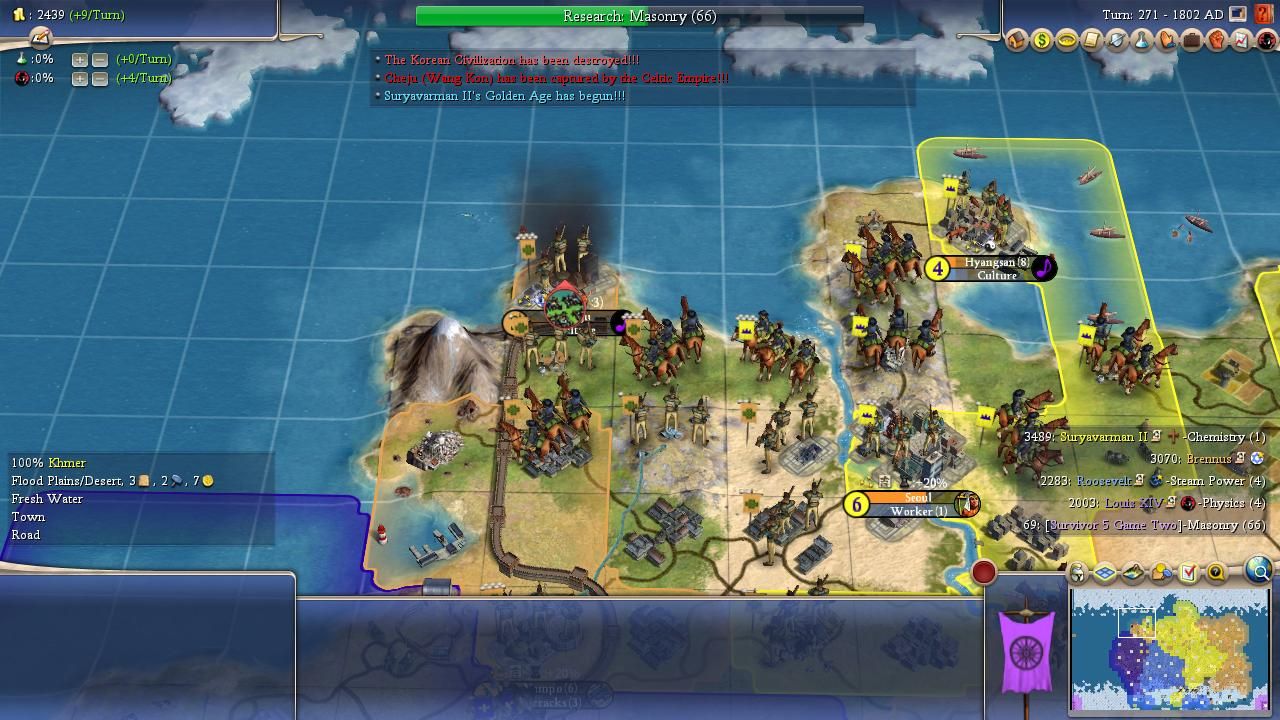This screenshot has height=720, width=1280.
Task: Increase the research rate percentage
Action: pos(79,59)
